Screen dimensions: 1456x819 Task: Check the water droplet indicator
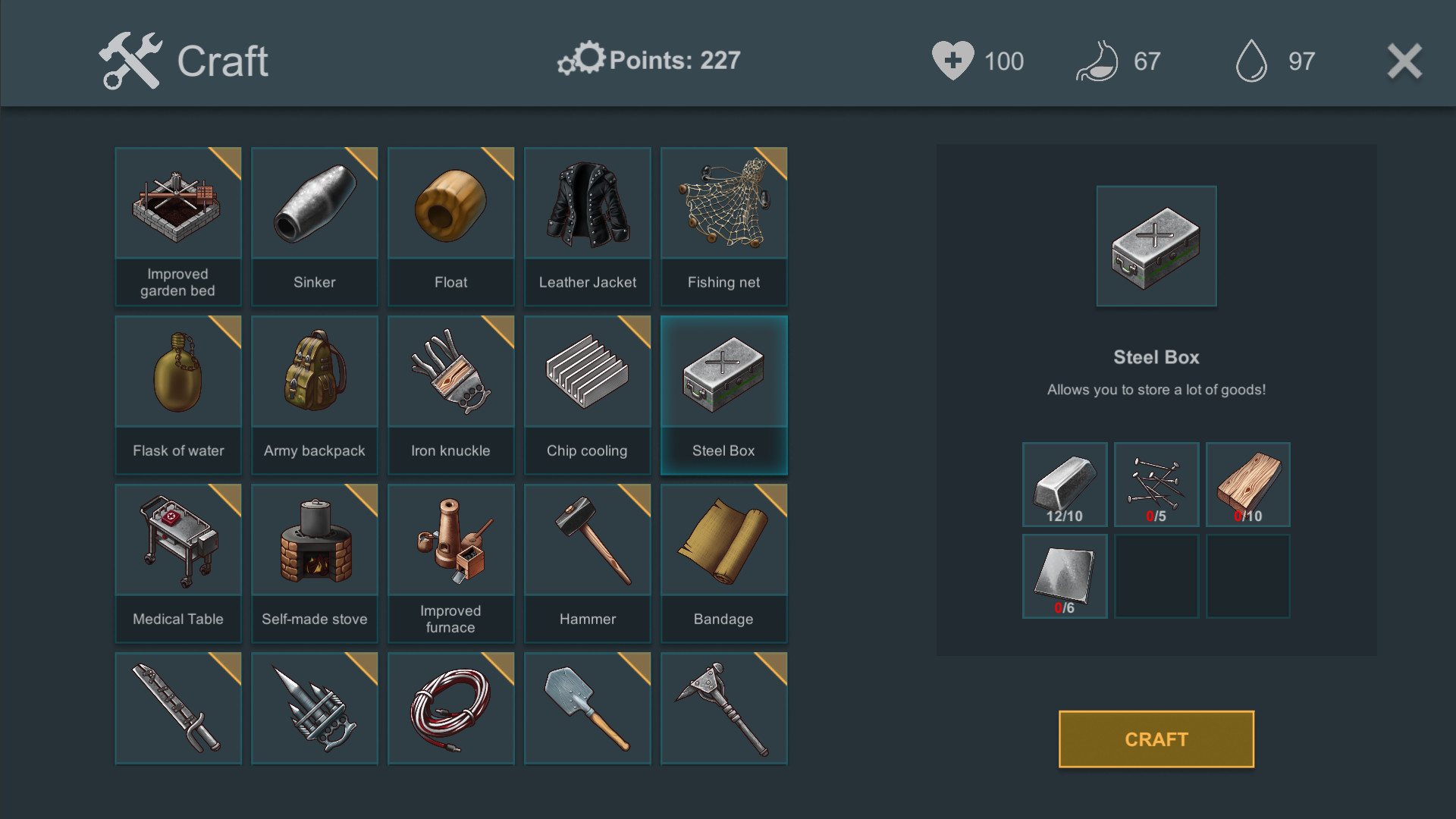coord(1251,61)
